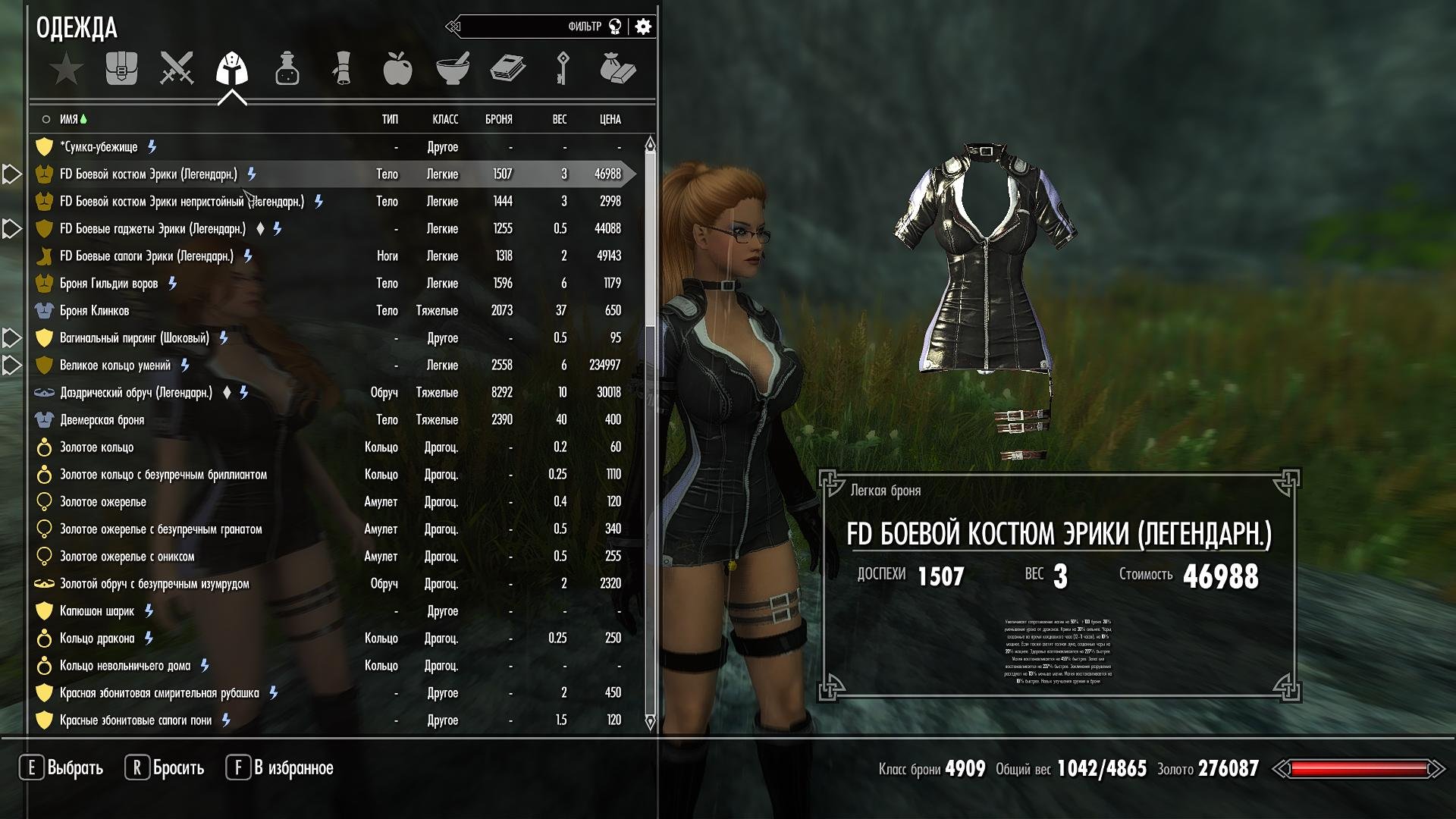Click the scrollbar down arrow
The height and width of the screenshot is (819, 1456).
[x=650, y=722]
